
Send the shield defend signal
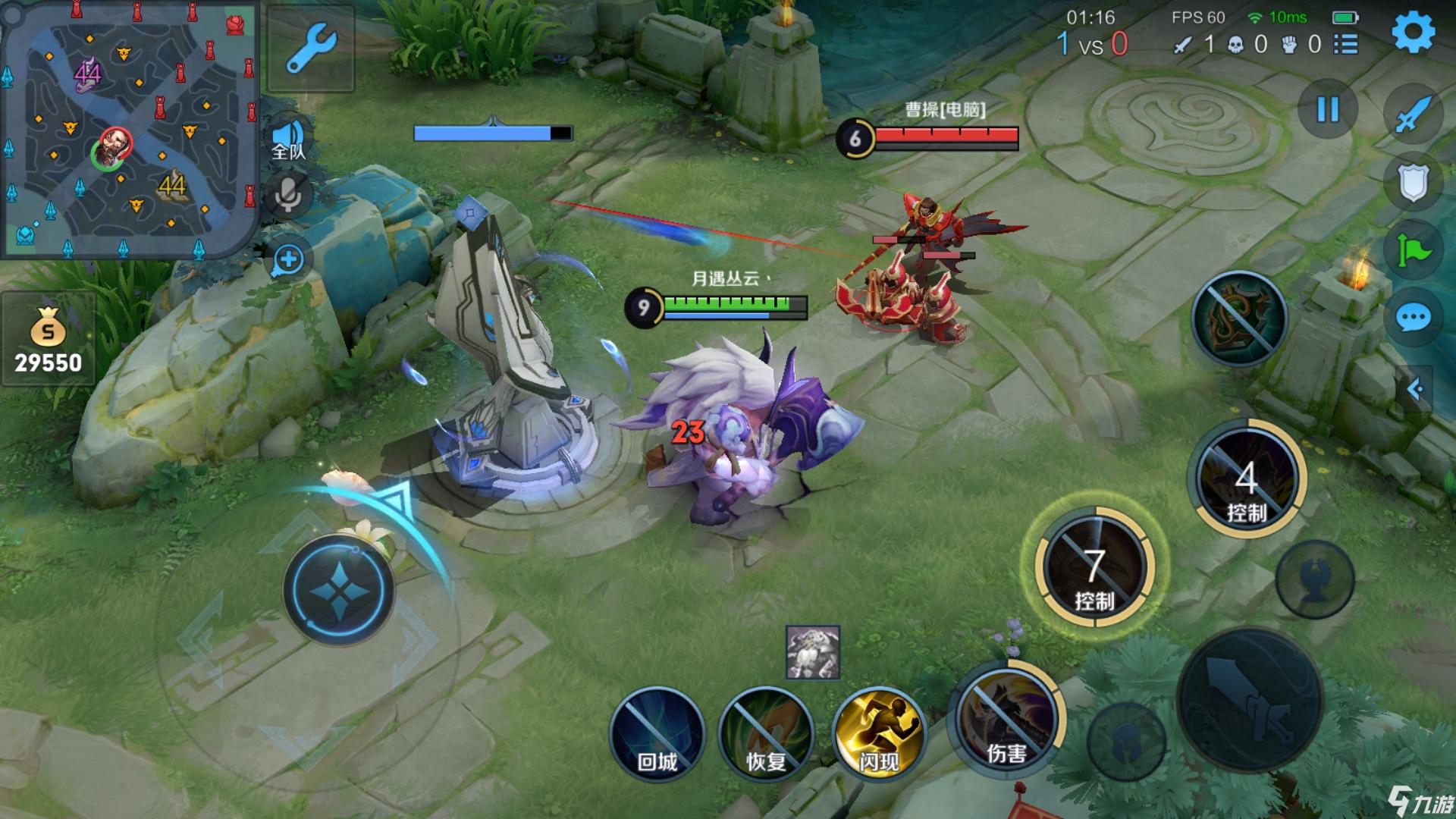click(x=1413, y=182)
